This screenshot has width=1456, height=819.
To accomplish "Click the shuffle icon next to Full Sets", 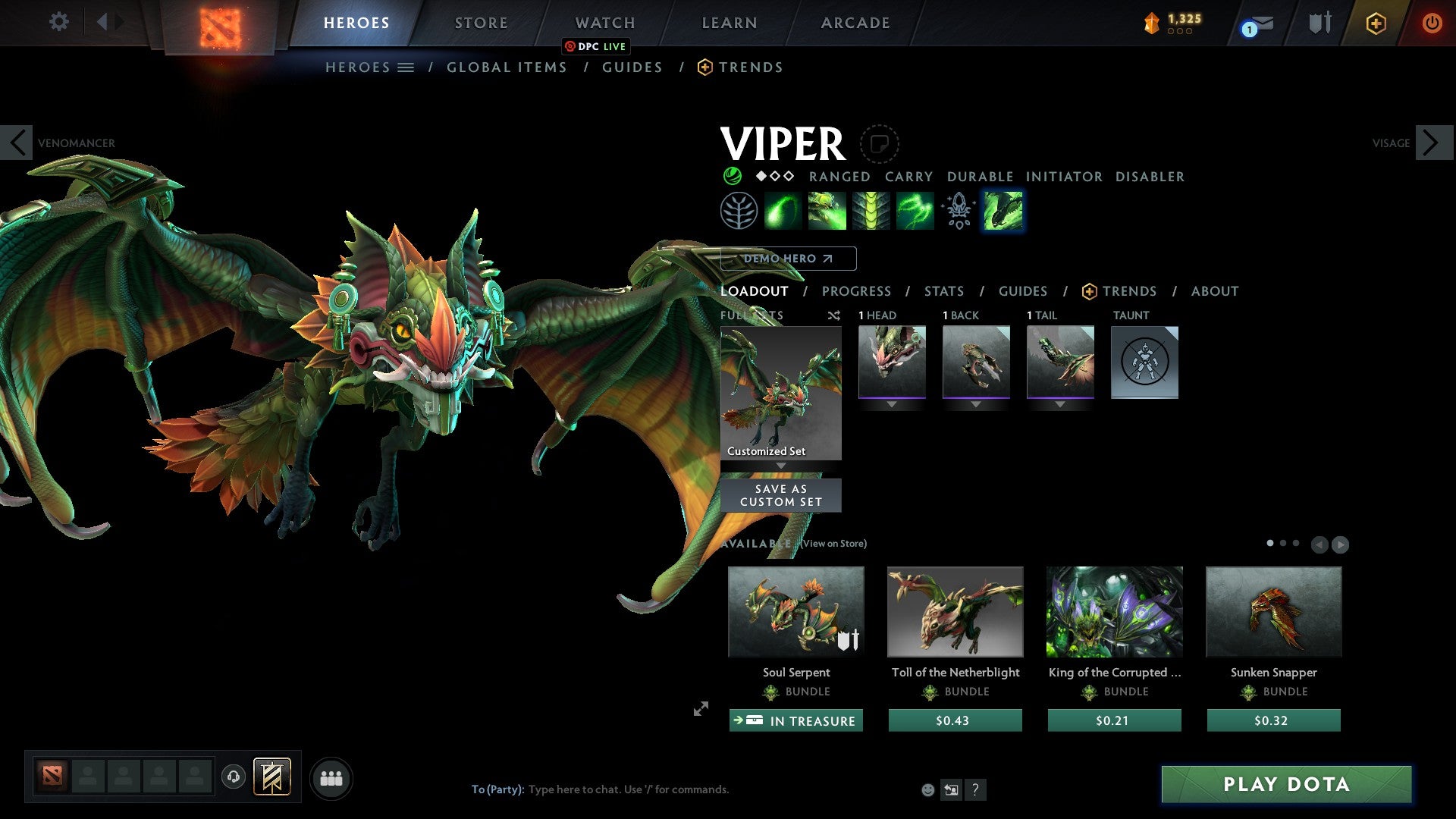I will 833,315.
